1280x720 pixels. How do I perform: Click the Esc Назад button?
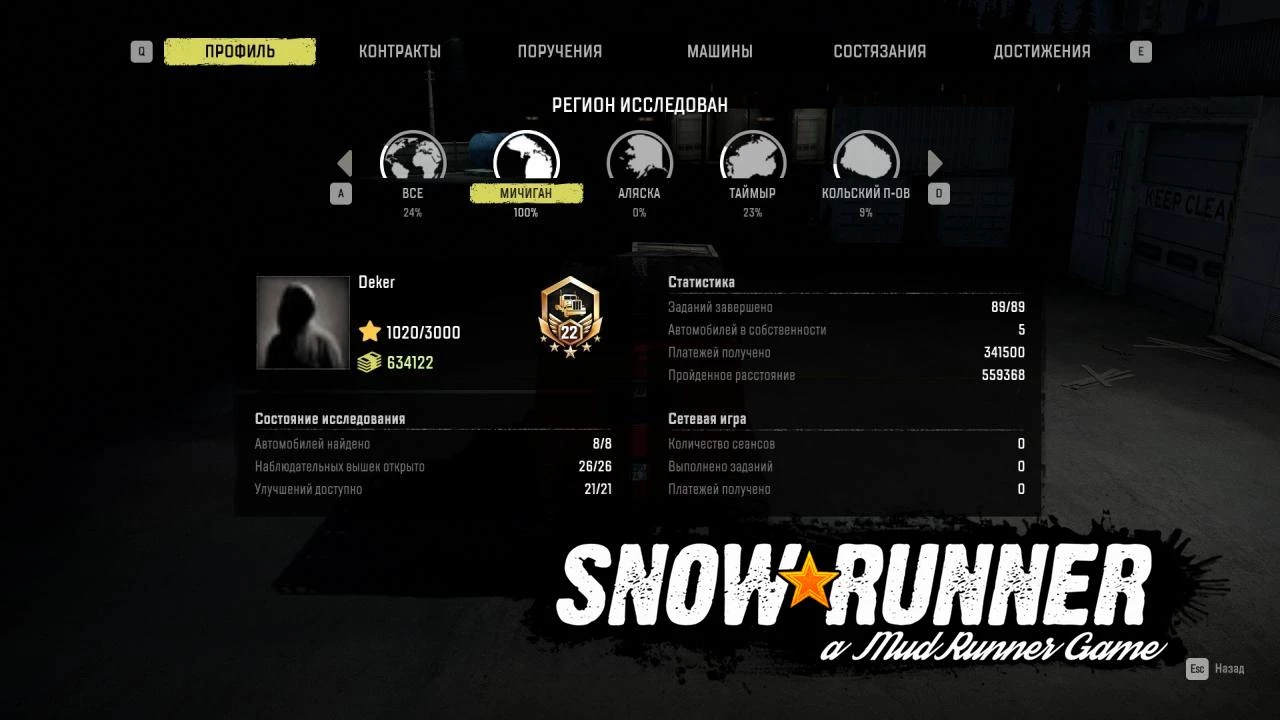tap(1215, 668)
